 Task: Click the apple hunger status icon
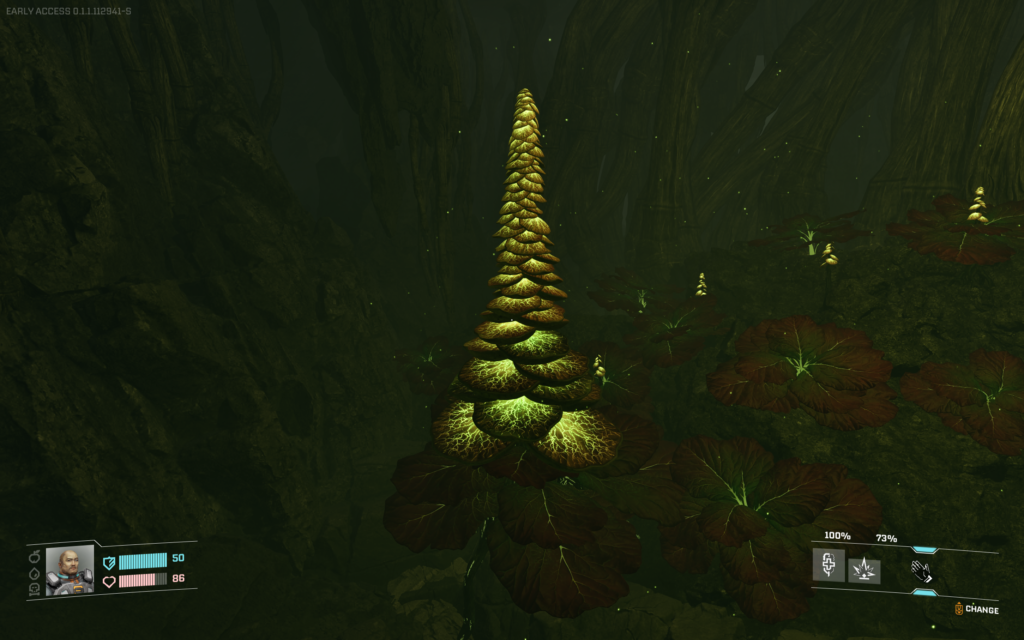pyautogui.click(x=35, y=557)
